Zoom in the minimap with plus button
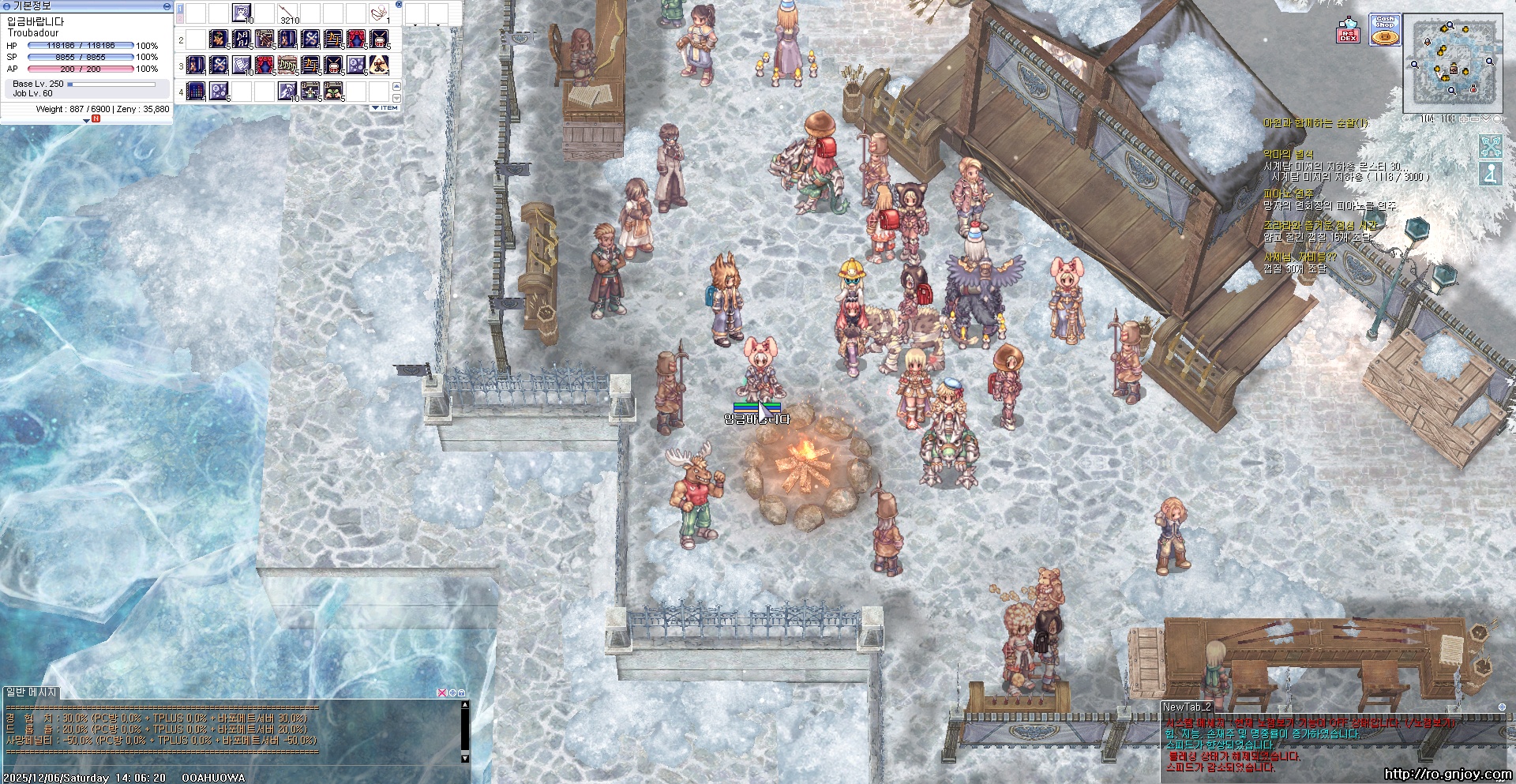The image size is (1516, 784). coord(1464,119)
